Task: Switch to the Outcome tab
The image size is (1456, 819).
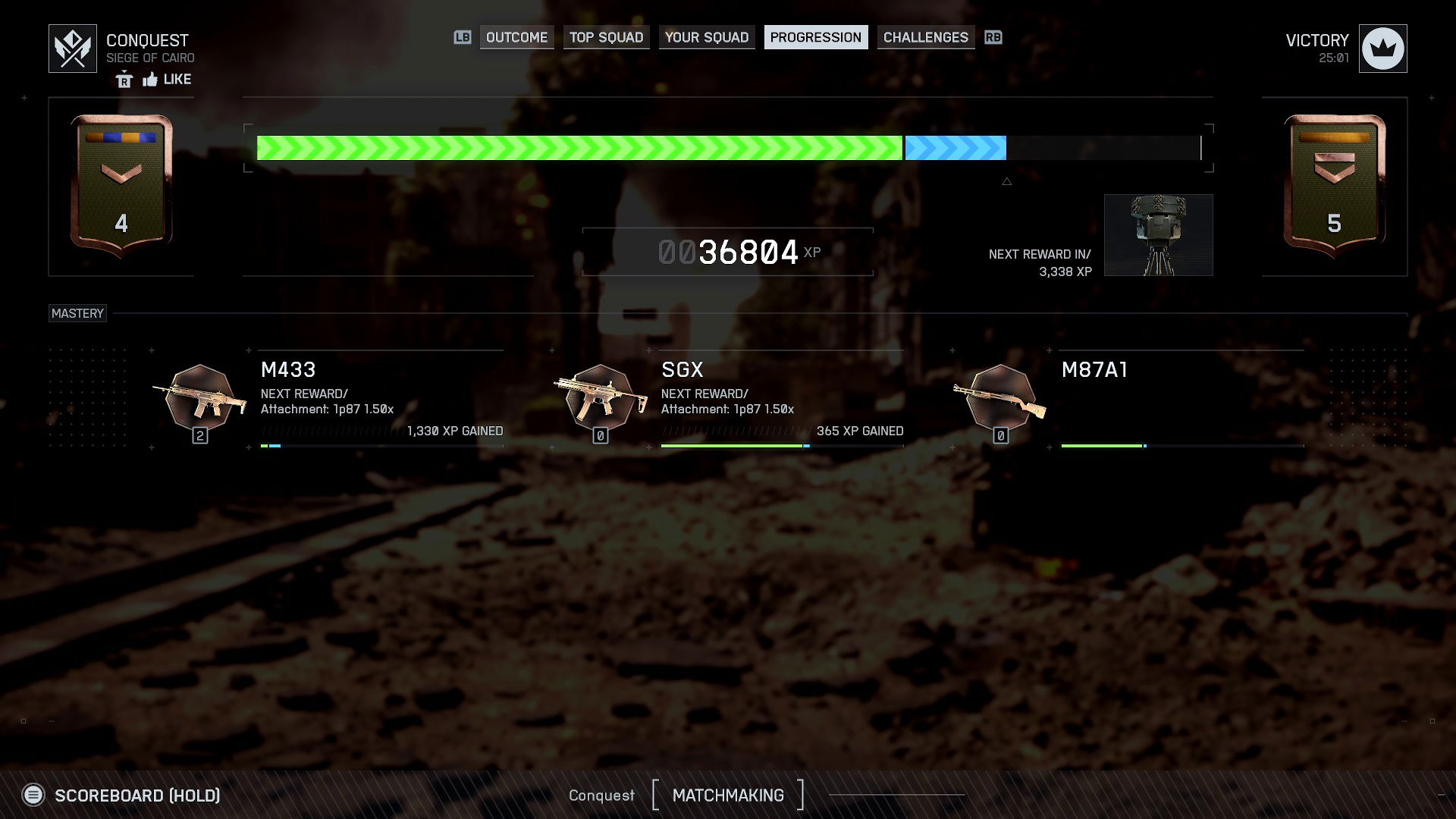Action: coord(516,37)
